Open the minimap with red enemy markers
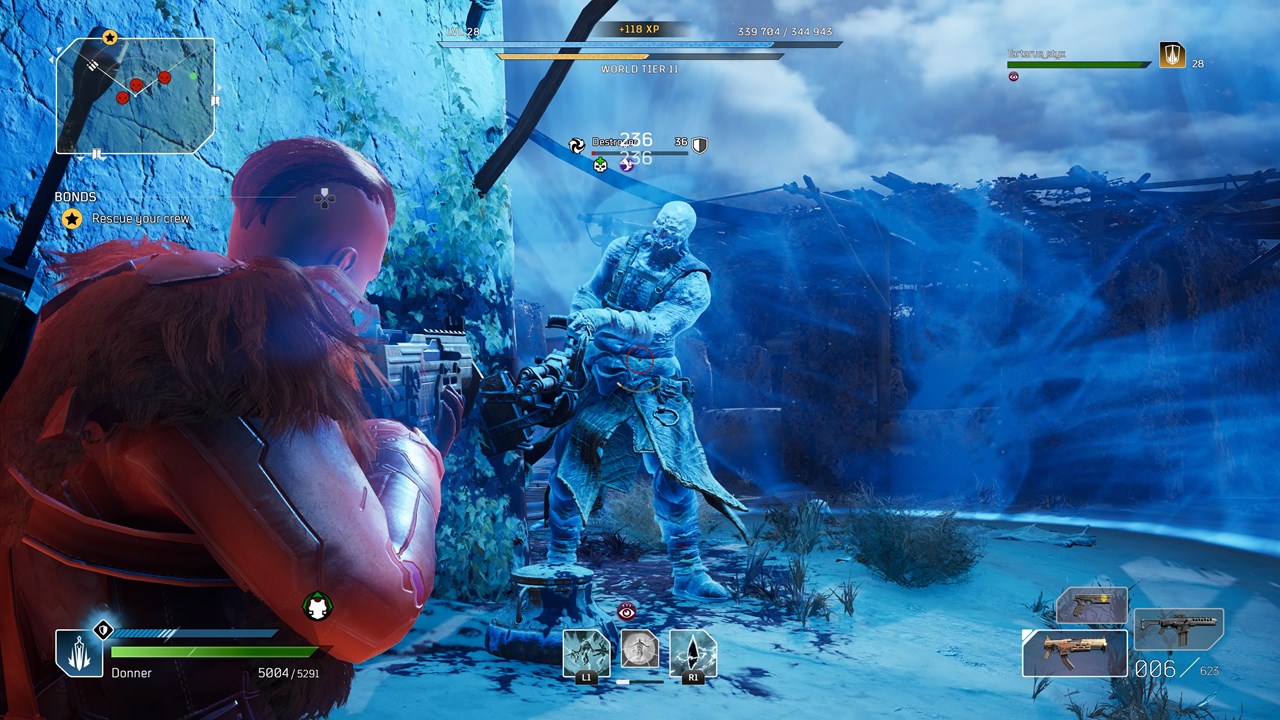The height and width of the screenshot is (720, 1280). (x=135, y=95)
